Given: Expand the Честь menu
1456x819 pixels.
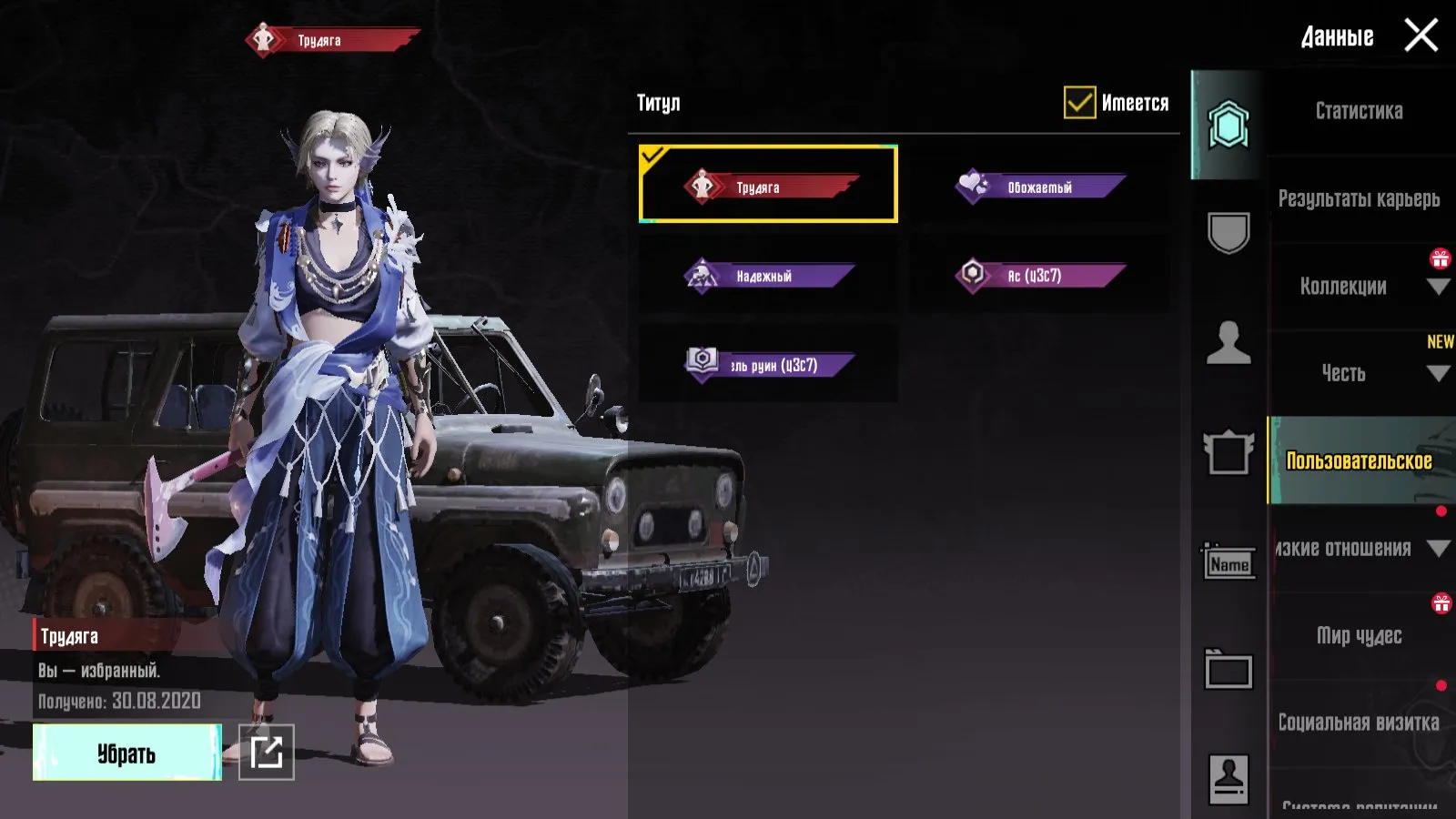Looking at the screenshot, I should [x=1359, y=373].
